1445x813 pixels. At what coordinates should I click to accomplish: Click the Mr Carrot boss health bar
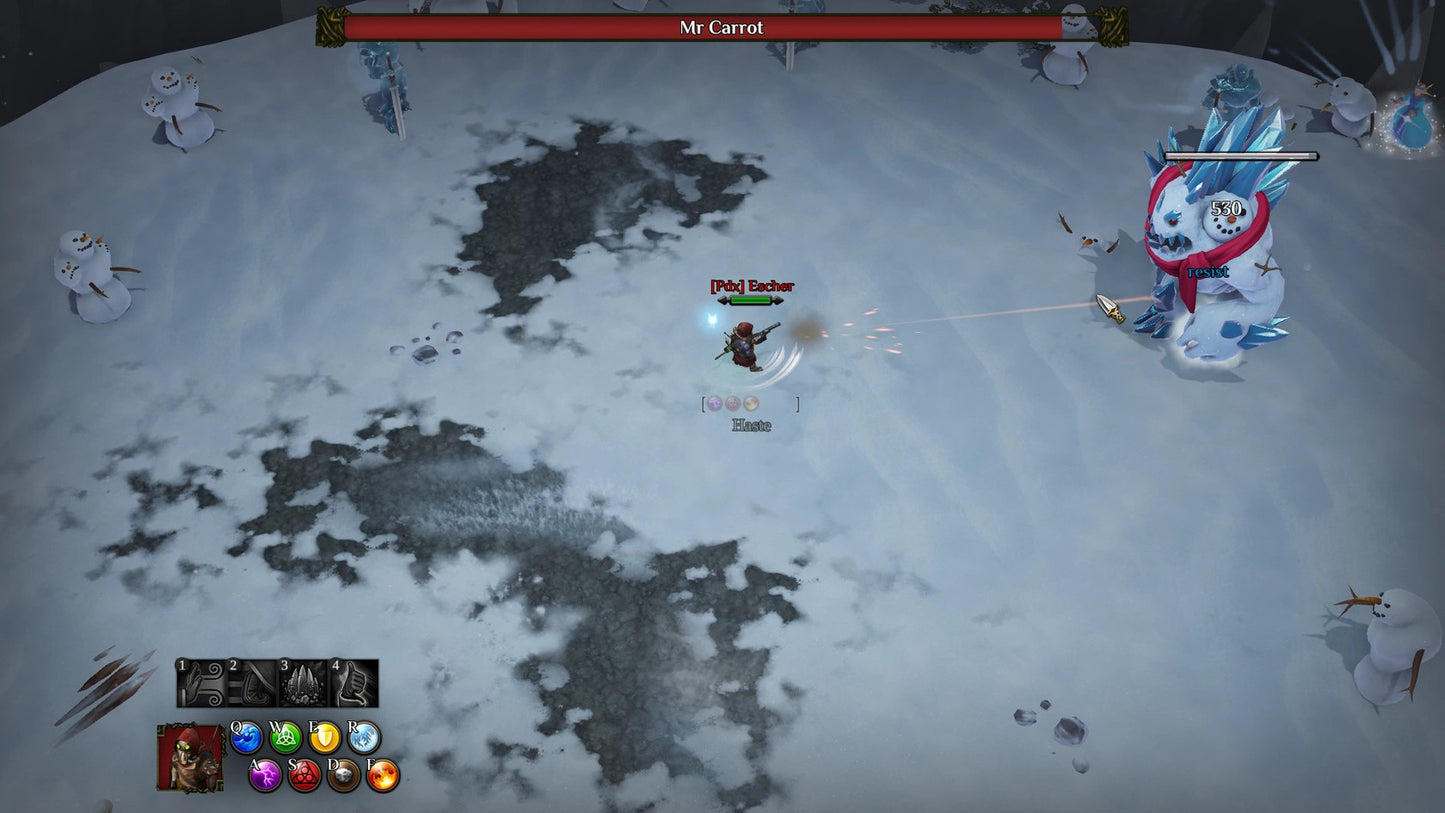click(722, 27)
